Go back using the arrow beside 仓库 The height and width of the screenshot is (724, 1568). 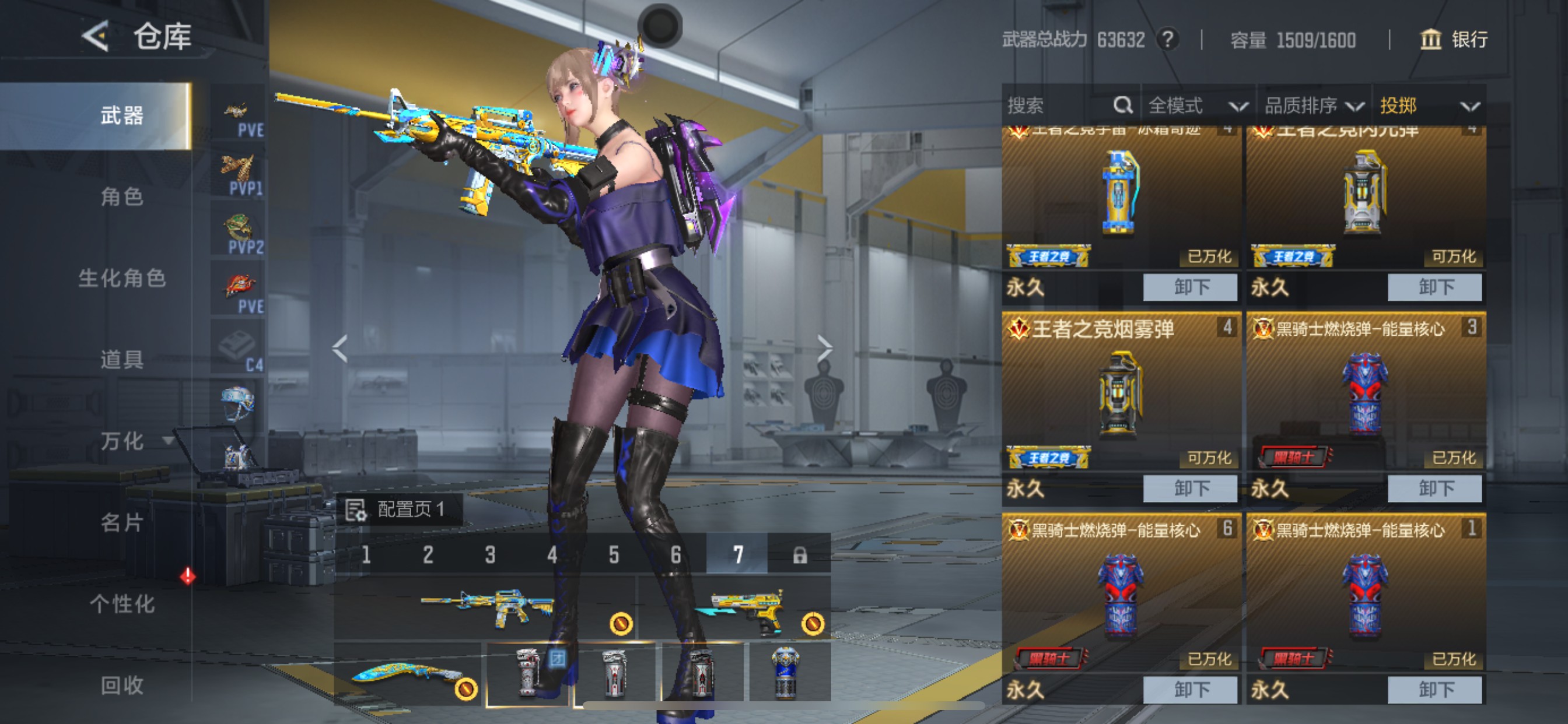pos(96,37)
